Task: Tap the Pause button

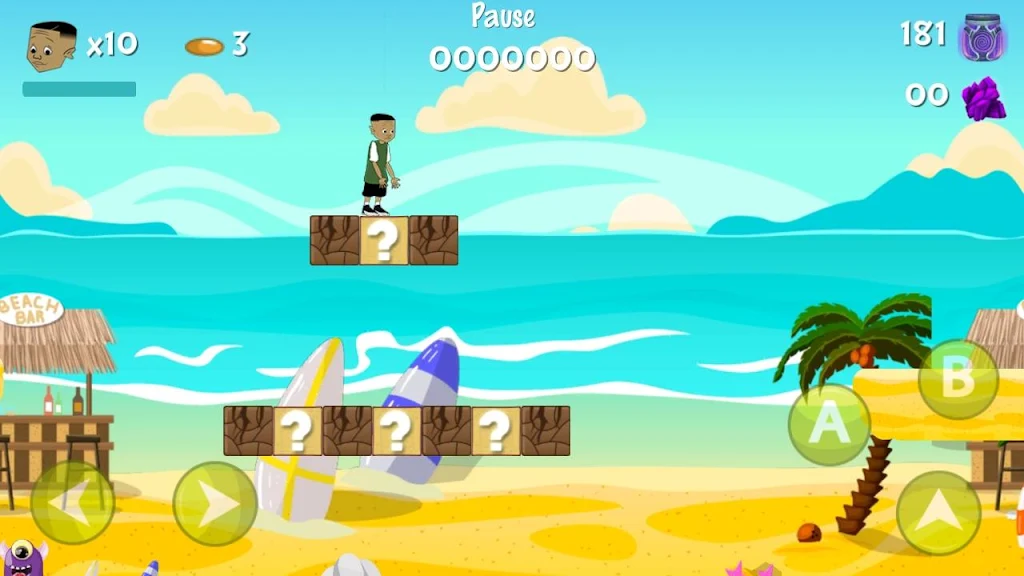Action: pos(503,16)
